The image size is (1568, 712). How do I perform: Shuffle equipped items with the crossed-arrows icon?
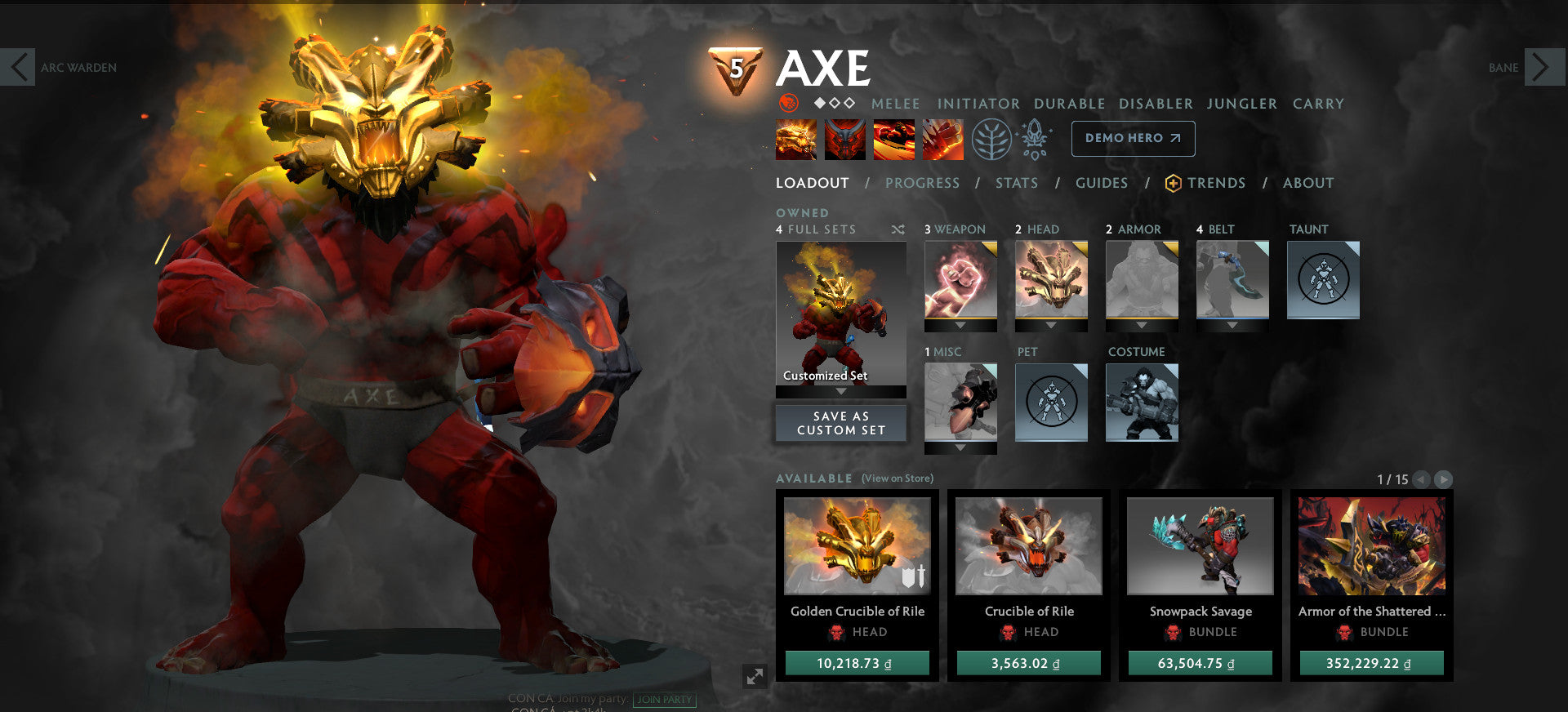(x=898, y=230)
